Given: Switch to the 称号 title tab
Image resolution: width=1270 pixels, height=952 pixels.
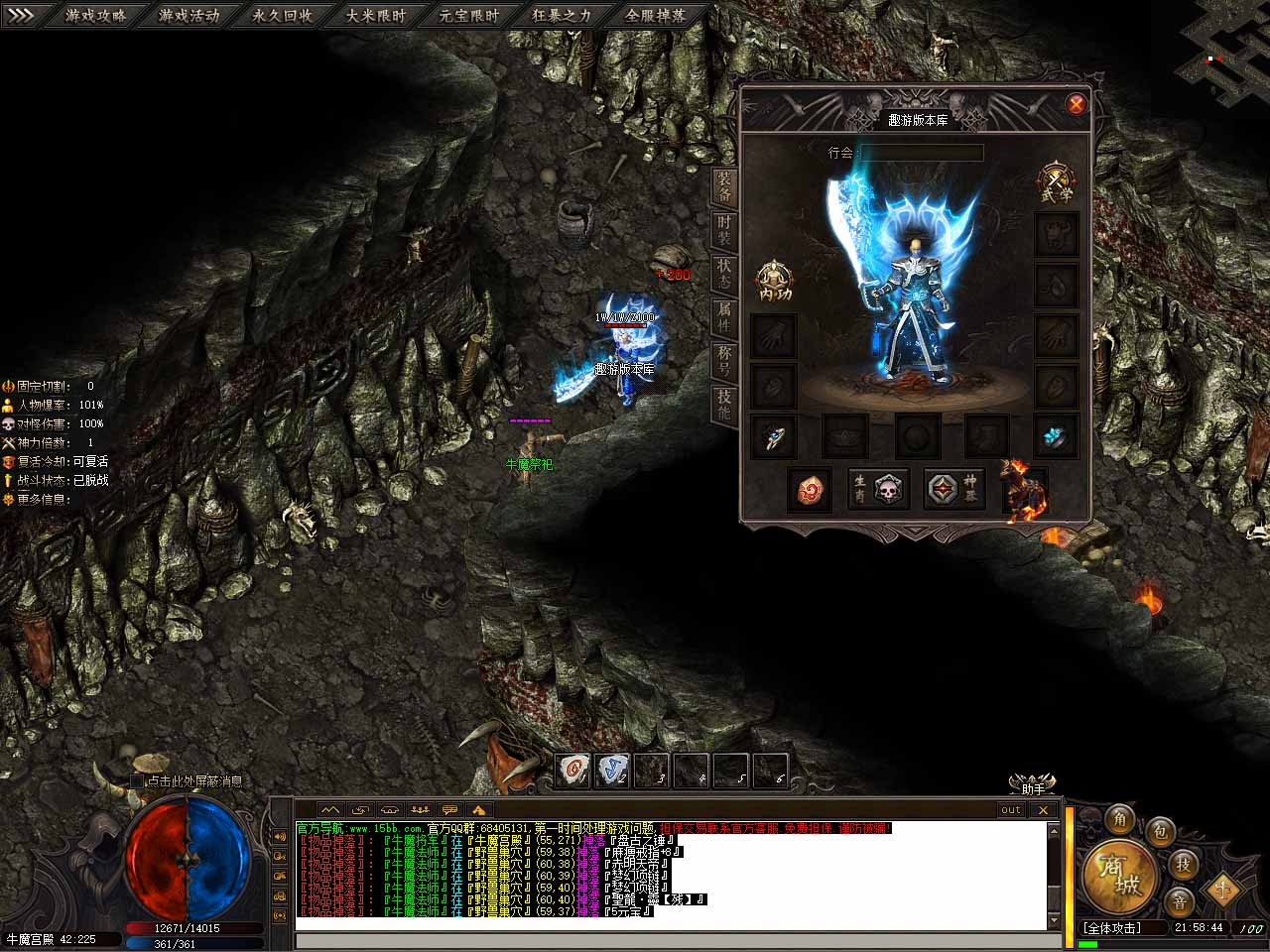Looking at the screenshot, I should (x=725, y=361).
